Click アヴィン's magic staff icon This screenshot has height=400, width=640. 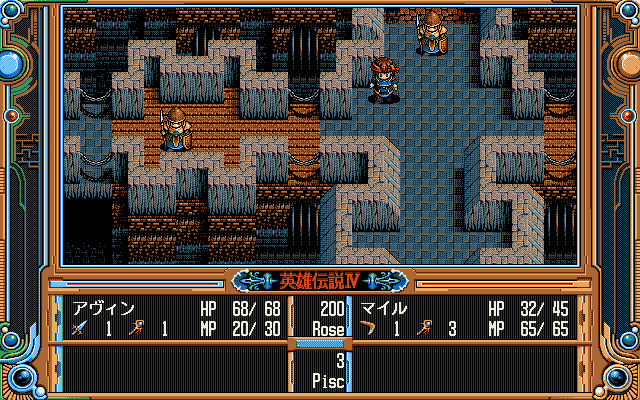[x=133, y=327]
